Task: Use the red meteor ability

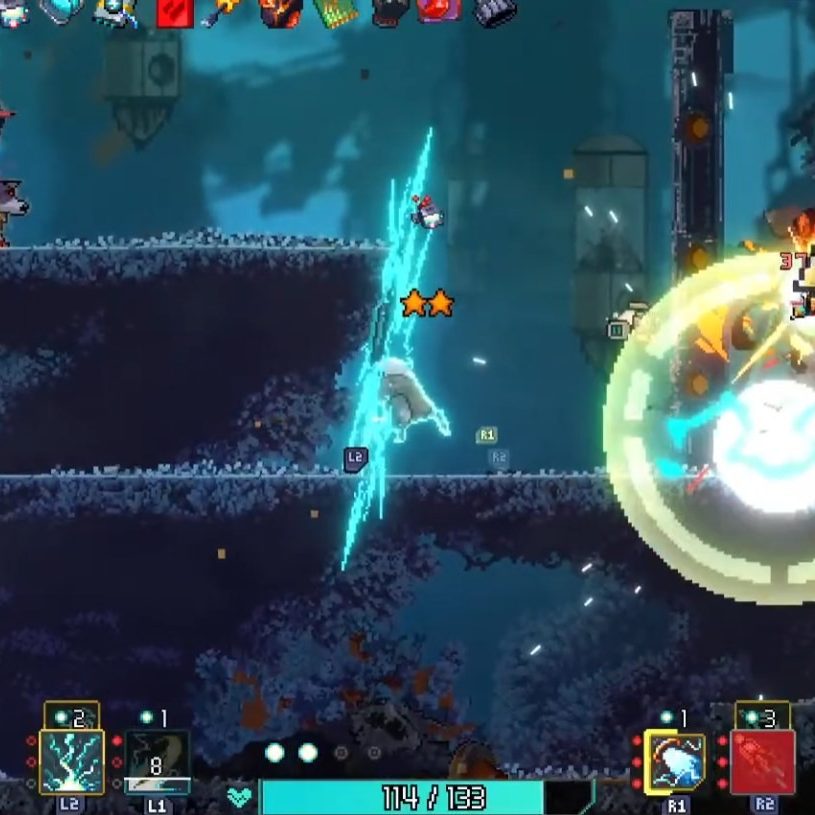Action: click(763, 762)
